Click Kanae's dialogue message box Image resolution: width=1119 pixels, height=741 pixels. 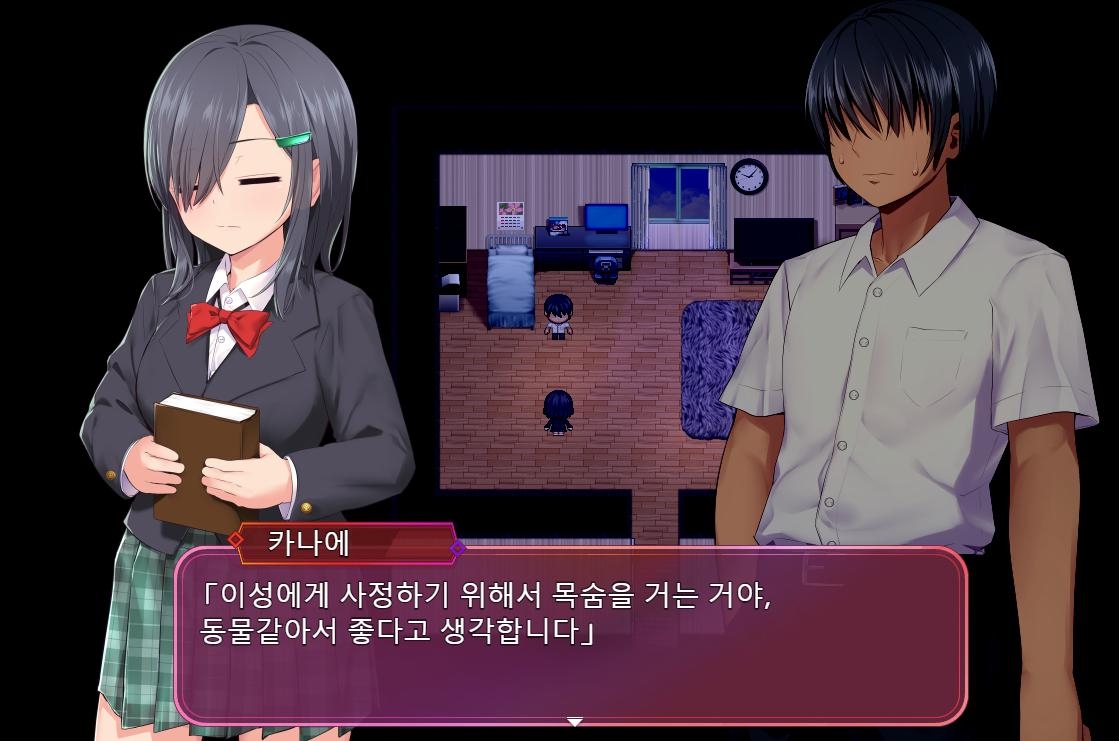571,636
